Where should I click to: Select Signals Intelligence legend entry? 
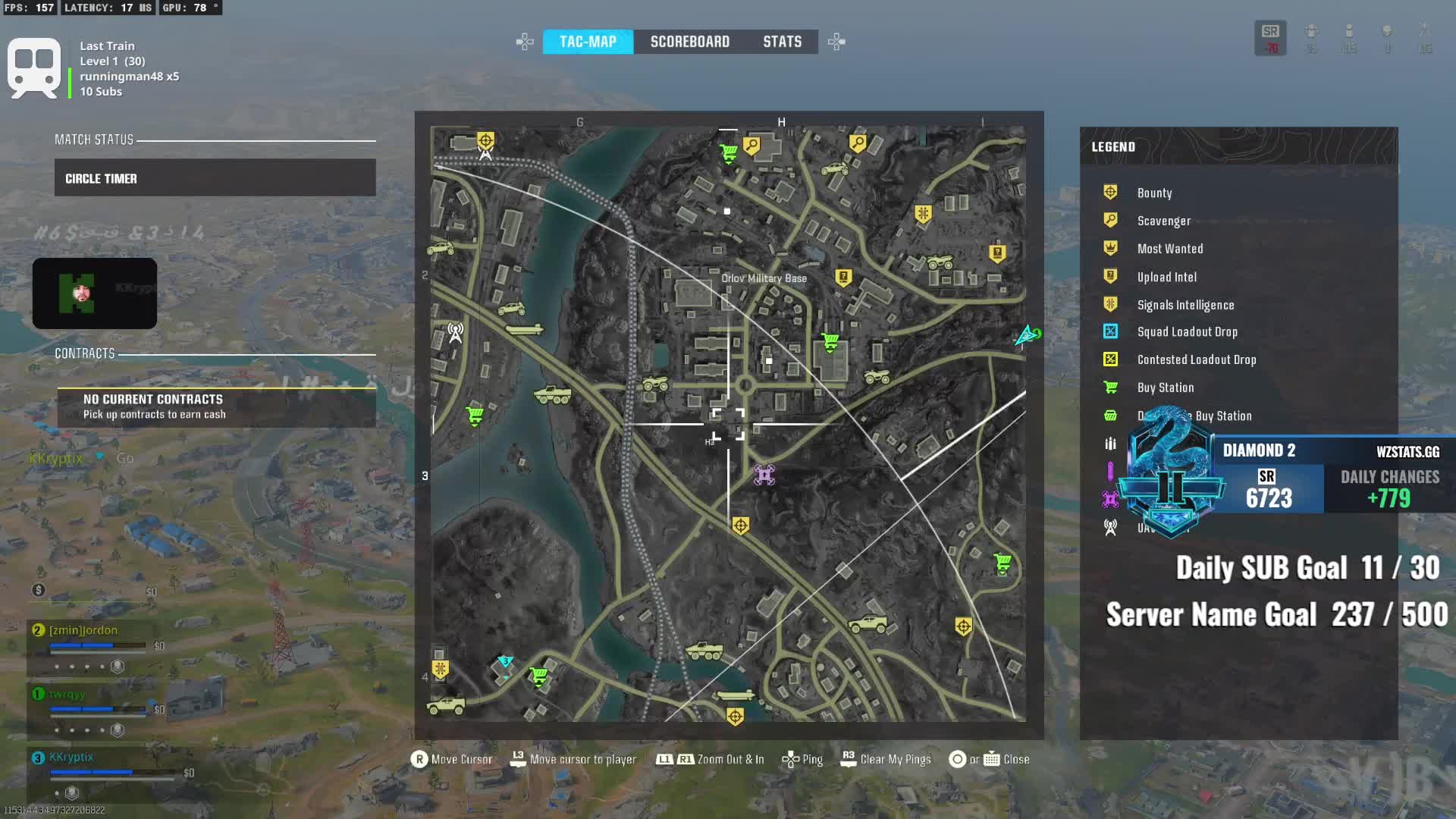pyautogui.click(x=1185, y=305)
